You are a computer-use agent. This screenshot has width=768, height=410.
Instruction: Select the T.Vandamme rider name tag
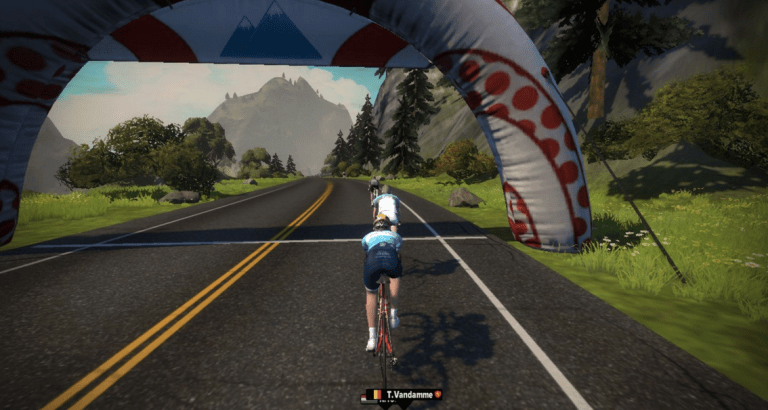[403, 395]
